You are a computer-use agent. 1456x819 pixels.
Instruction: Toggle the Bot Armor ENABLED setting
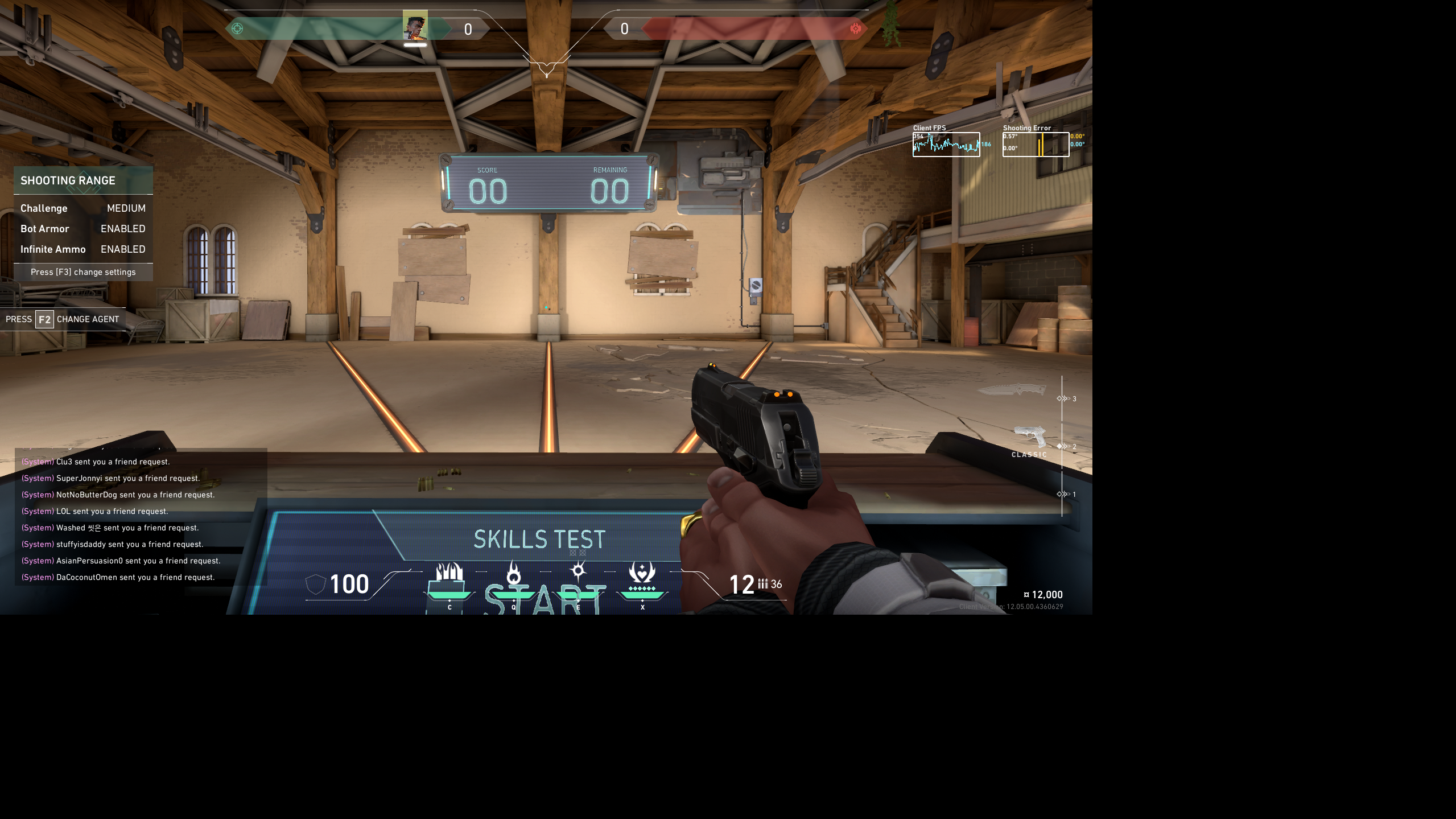pyautogui.click(x=122, y=229)
